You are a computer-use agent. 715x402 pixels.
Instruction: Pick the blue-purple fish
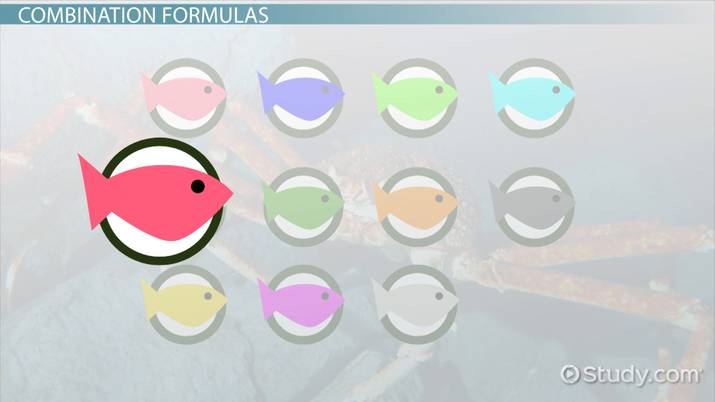pyautogui.click(x=301, y=94)
